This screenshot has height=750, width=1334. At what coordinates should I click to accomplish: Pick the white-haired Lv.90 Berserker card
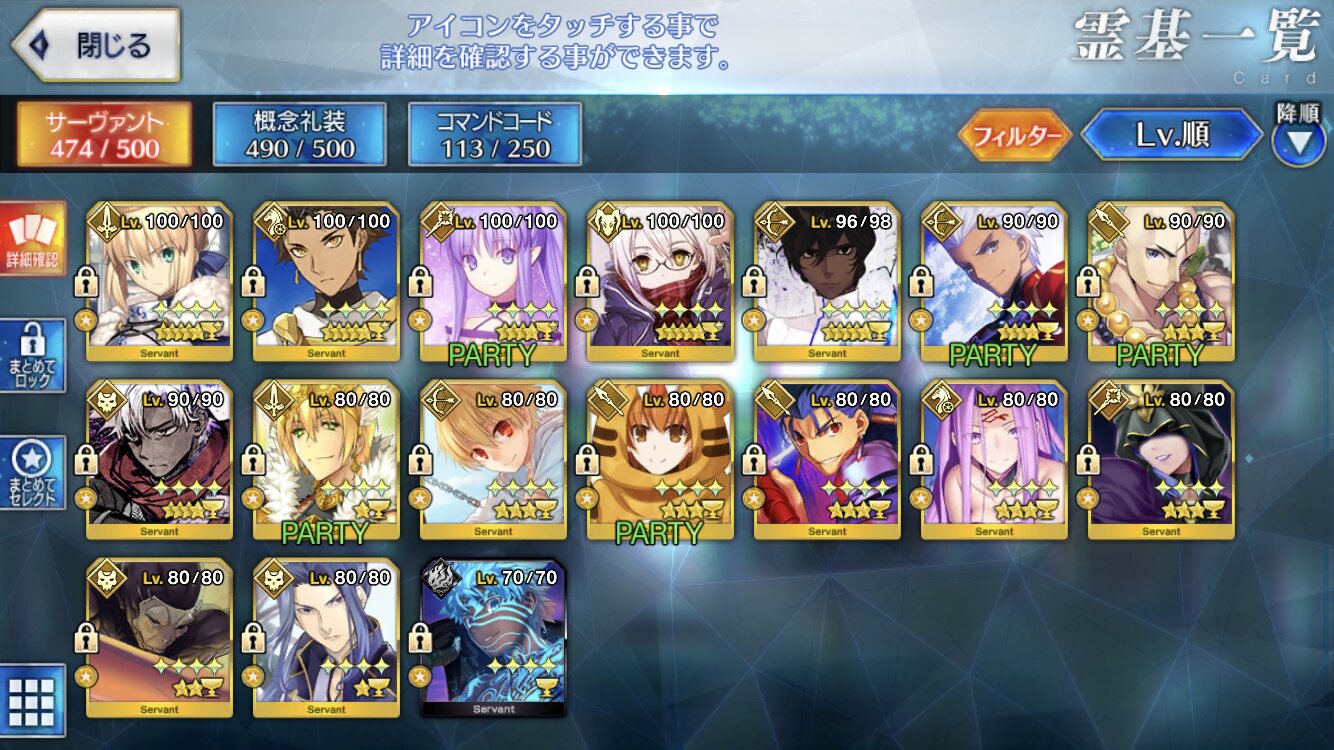click(x=160, y=460)
